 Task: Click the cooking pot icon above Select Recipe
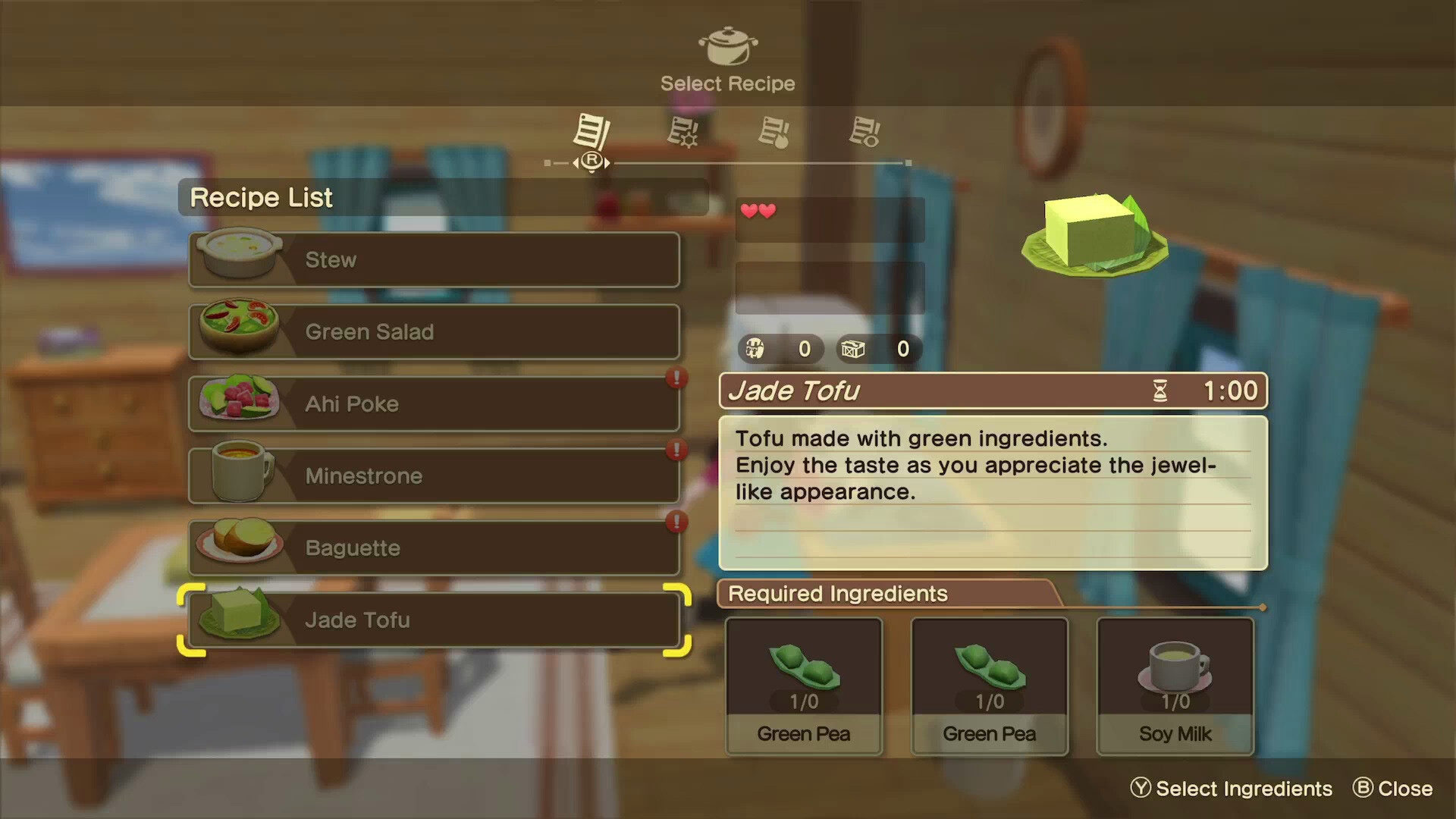coord(727,47)
